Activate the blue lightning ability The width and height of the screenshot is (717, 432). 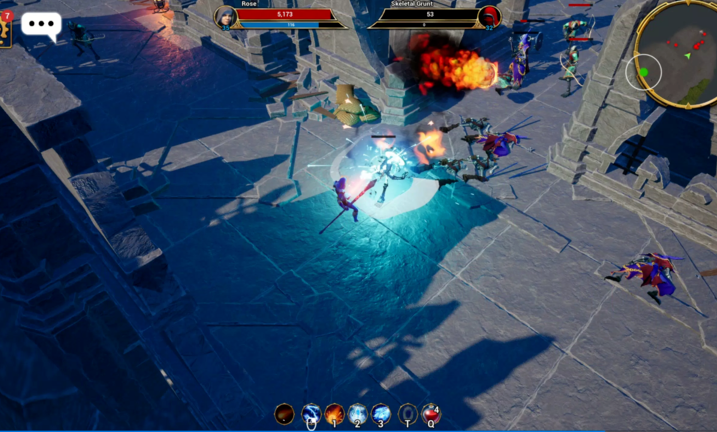click(x=310, y=414)
